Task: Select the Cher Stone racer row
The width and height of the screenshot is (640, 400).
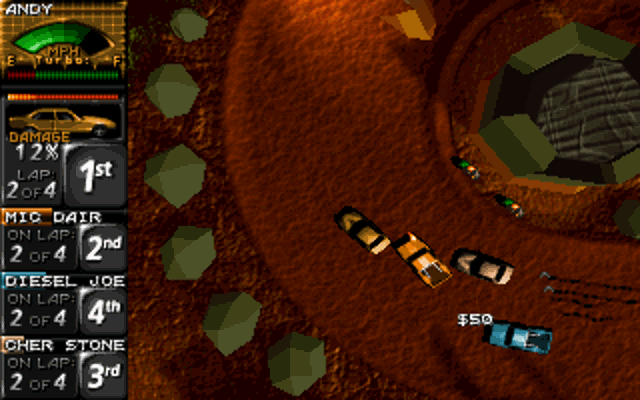Action: [x=63, y=368]
